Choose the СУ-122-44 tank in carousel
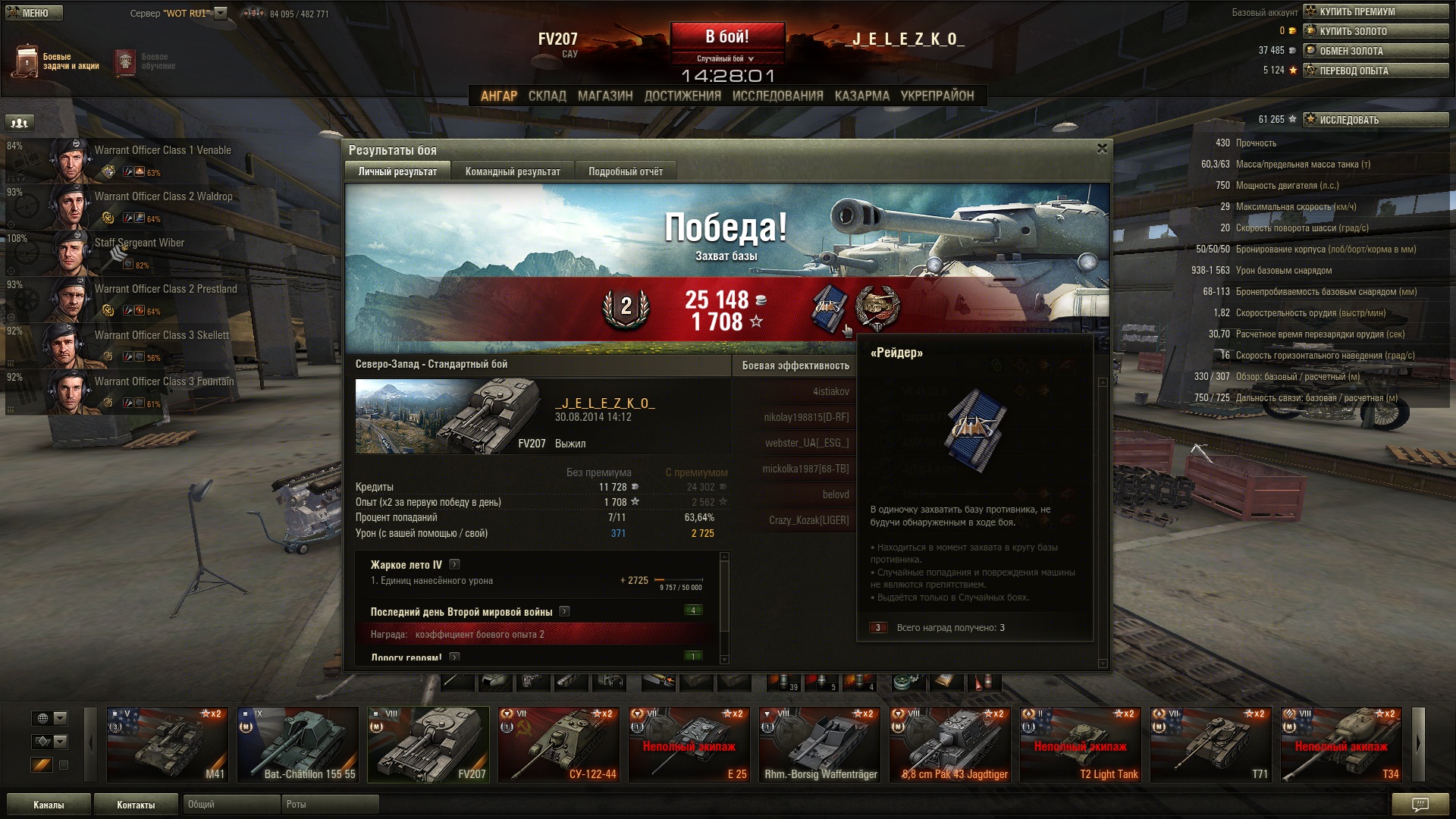The image size is (1456, 819). (558, 745)
